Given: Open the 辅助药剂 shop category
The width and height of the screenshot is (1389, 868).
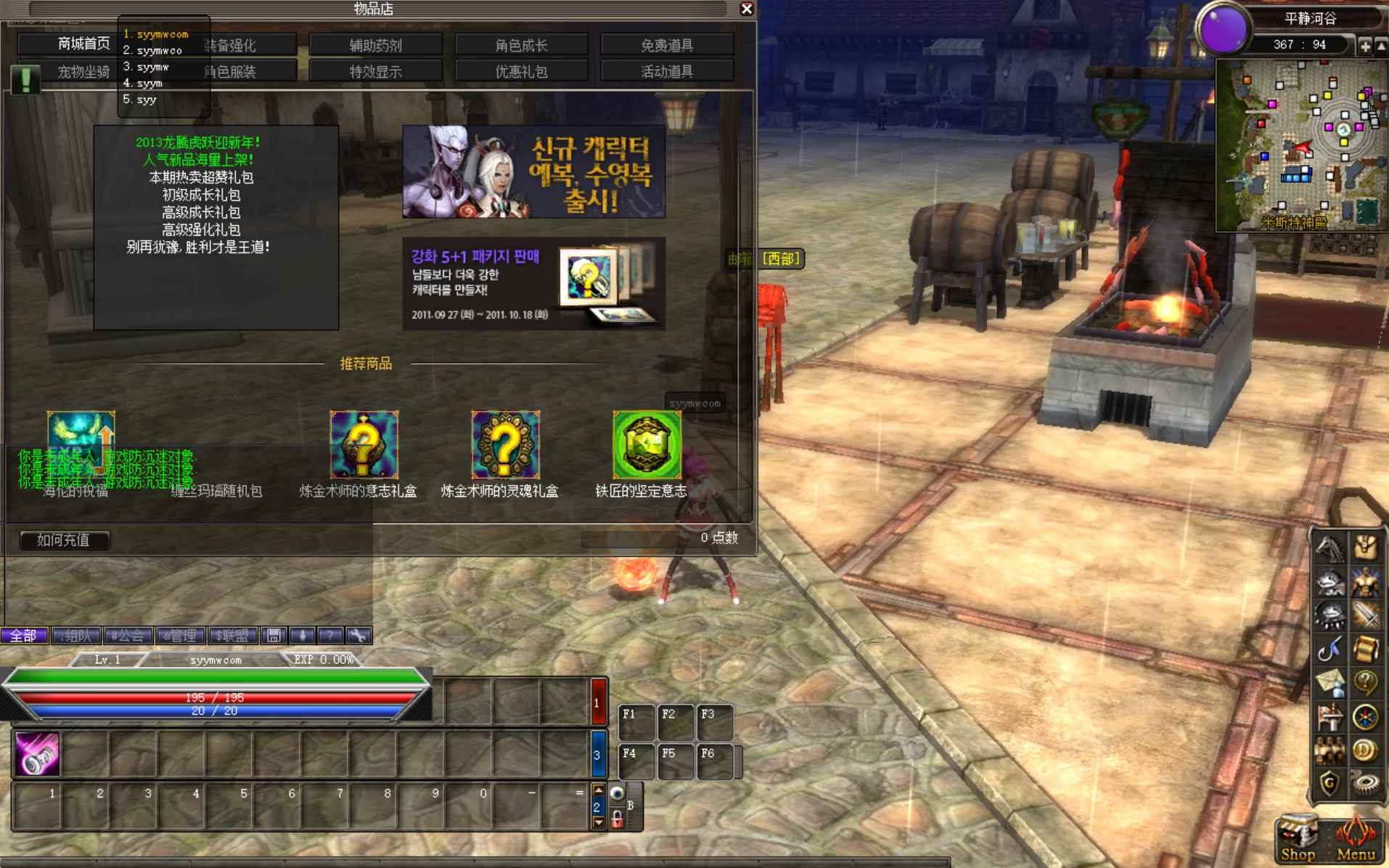Looking at the screenshot, I should [375, 45].
